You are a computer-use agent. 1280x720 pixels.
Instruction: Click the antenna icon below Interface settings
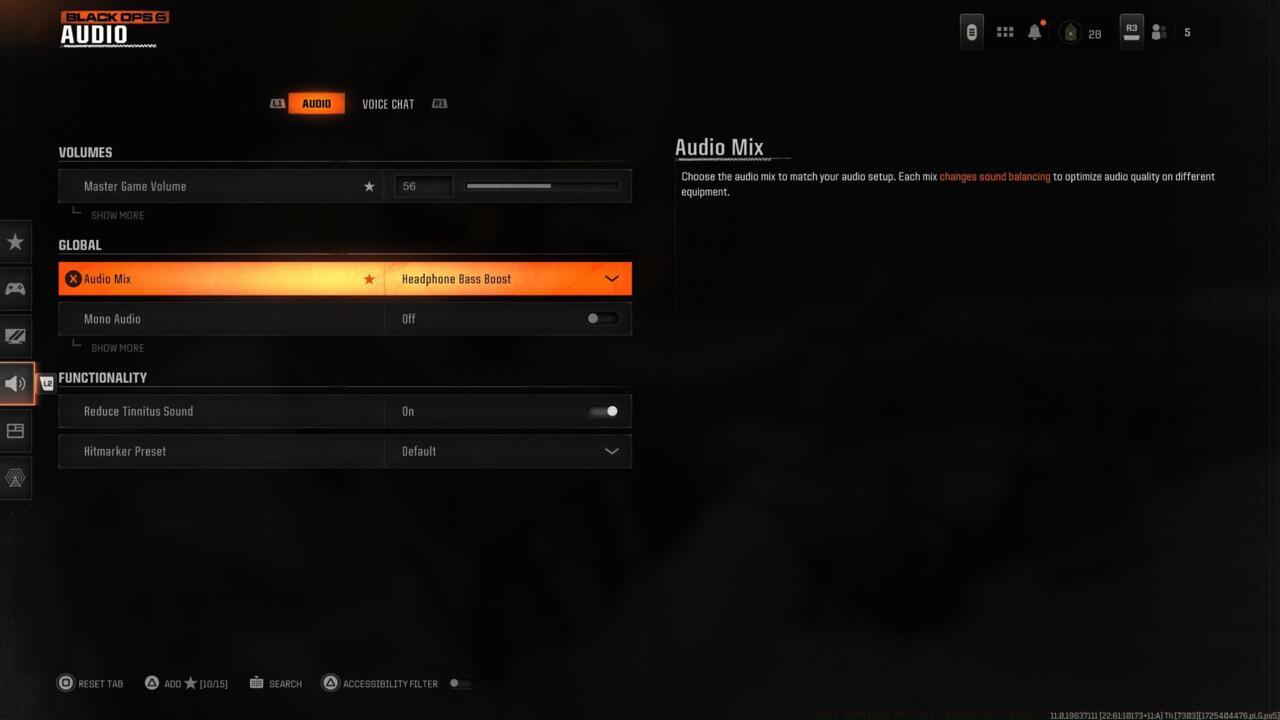(x=15, y=478)
